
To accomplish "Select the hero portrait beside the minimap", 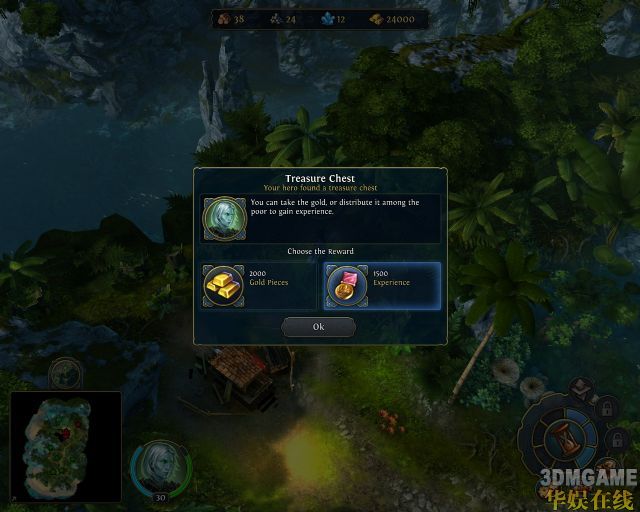I will (x=158, y=465).
